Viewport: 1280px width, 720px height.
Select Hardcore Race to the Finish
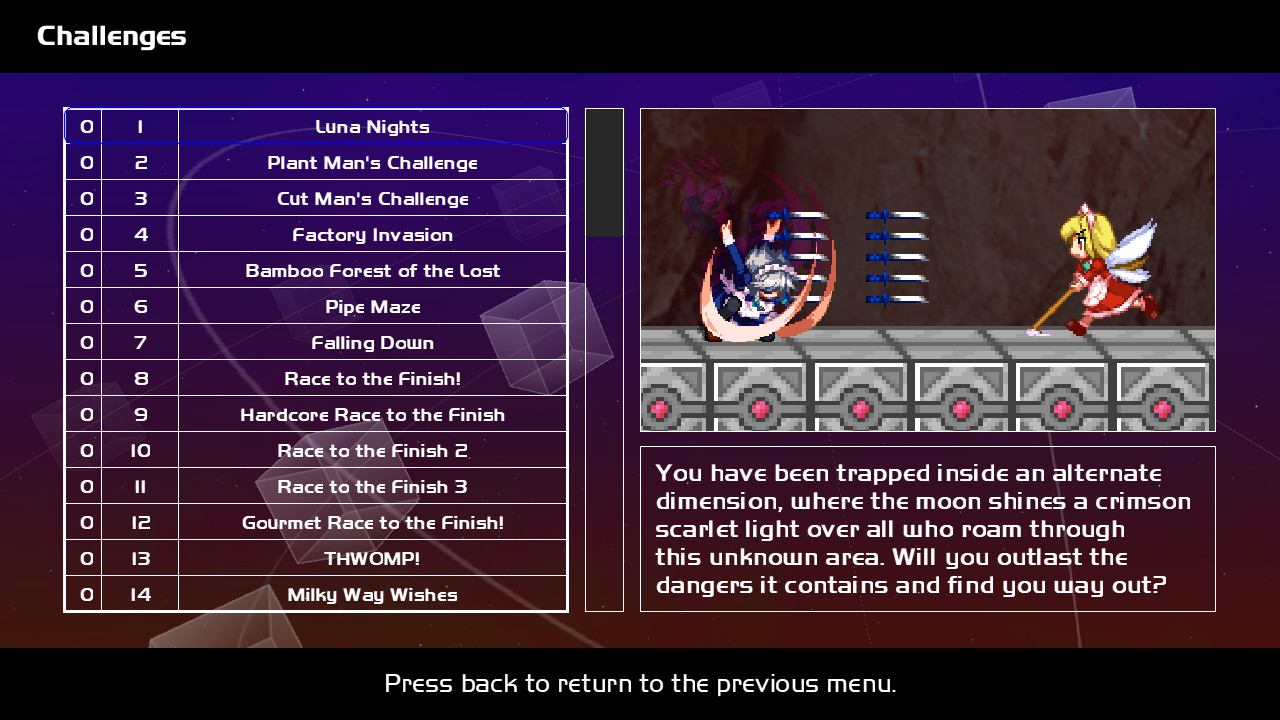[373, 415]
